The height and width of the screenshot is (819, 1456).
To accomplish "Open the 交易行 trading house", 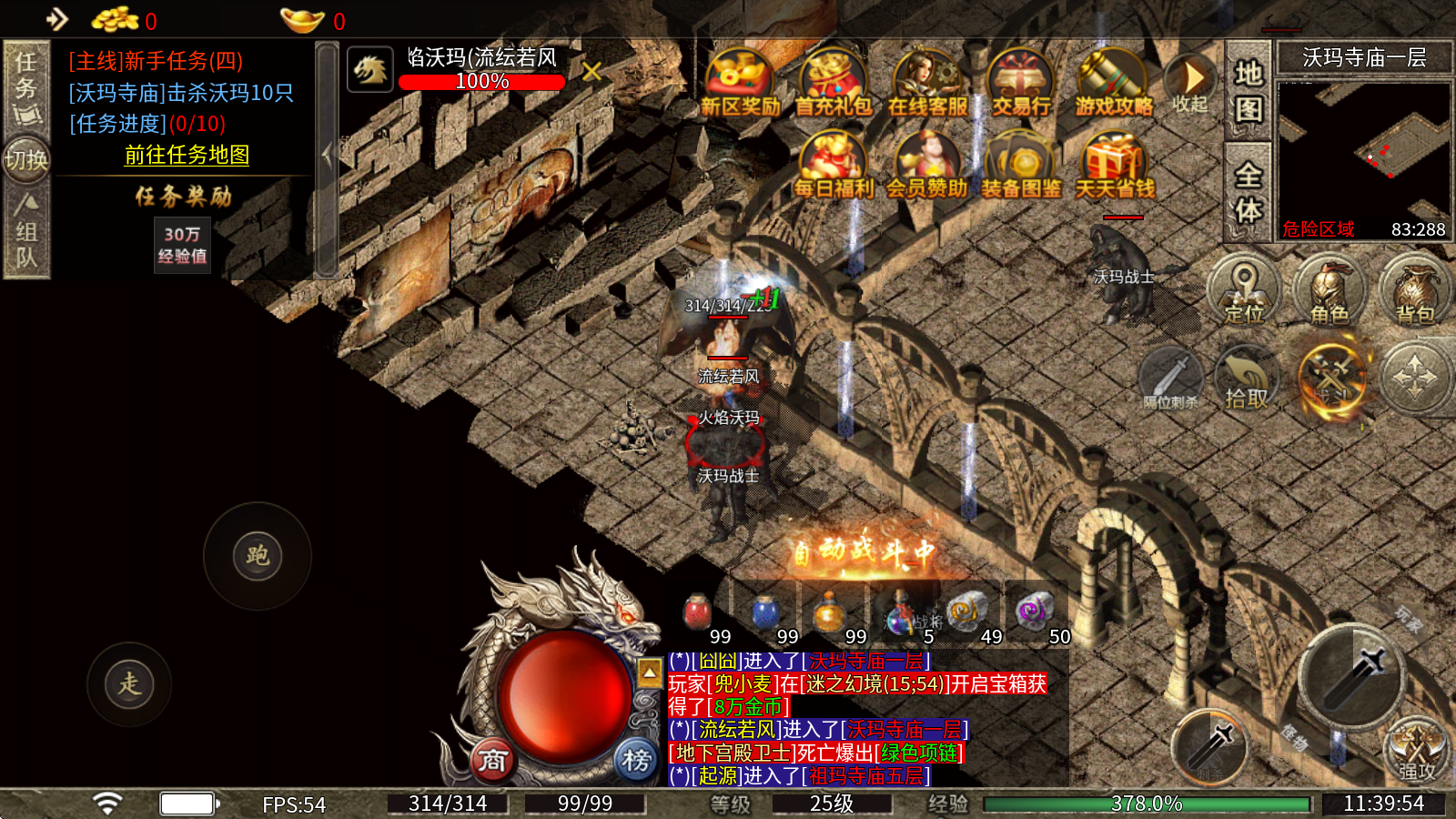I will 1020,84.
